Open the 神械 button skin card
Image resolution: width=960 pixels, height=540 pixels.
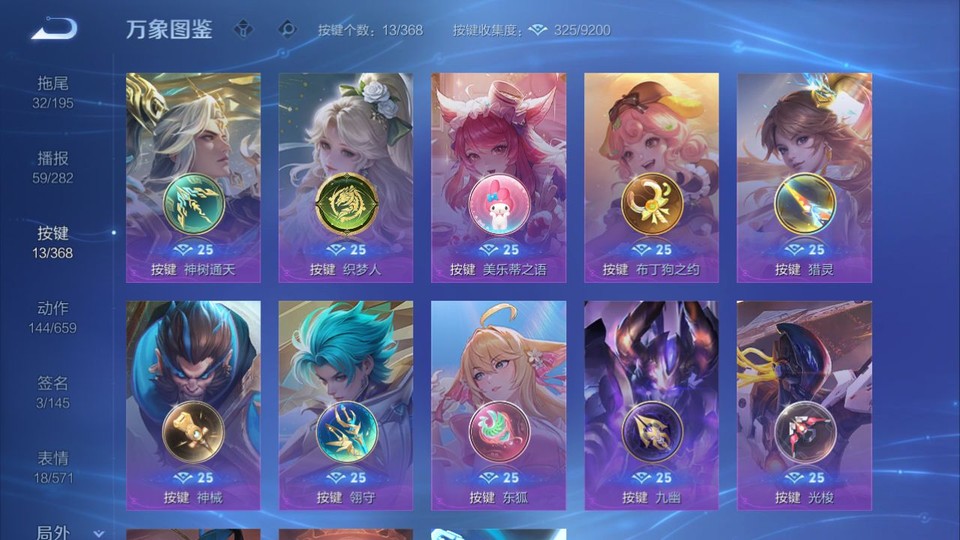[193, 405]
